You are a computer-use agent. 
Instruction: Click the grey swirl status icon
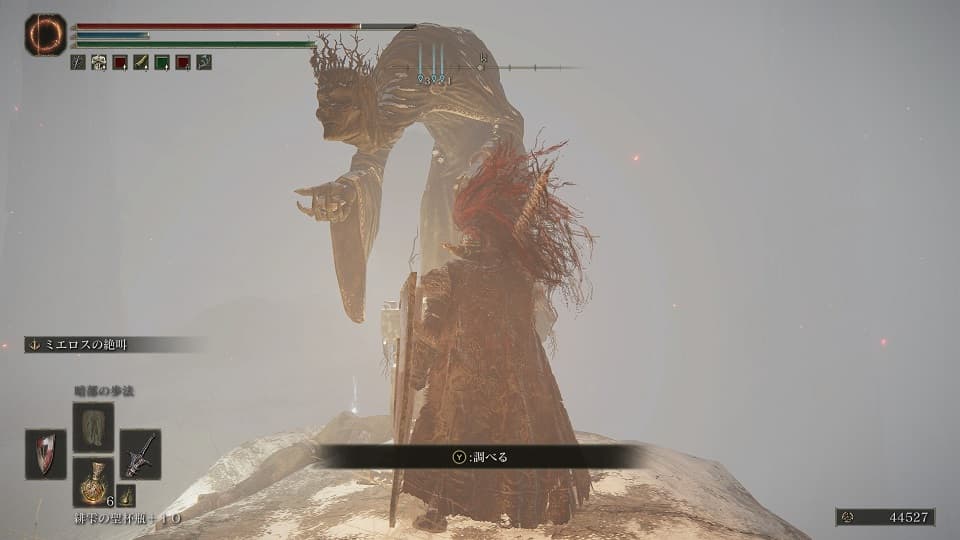coord(204,62)
